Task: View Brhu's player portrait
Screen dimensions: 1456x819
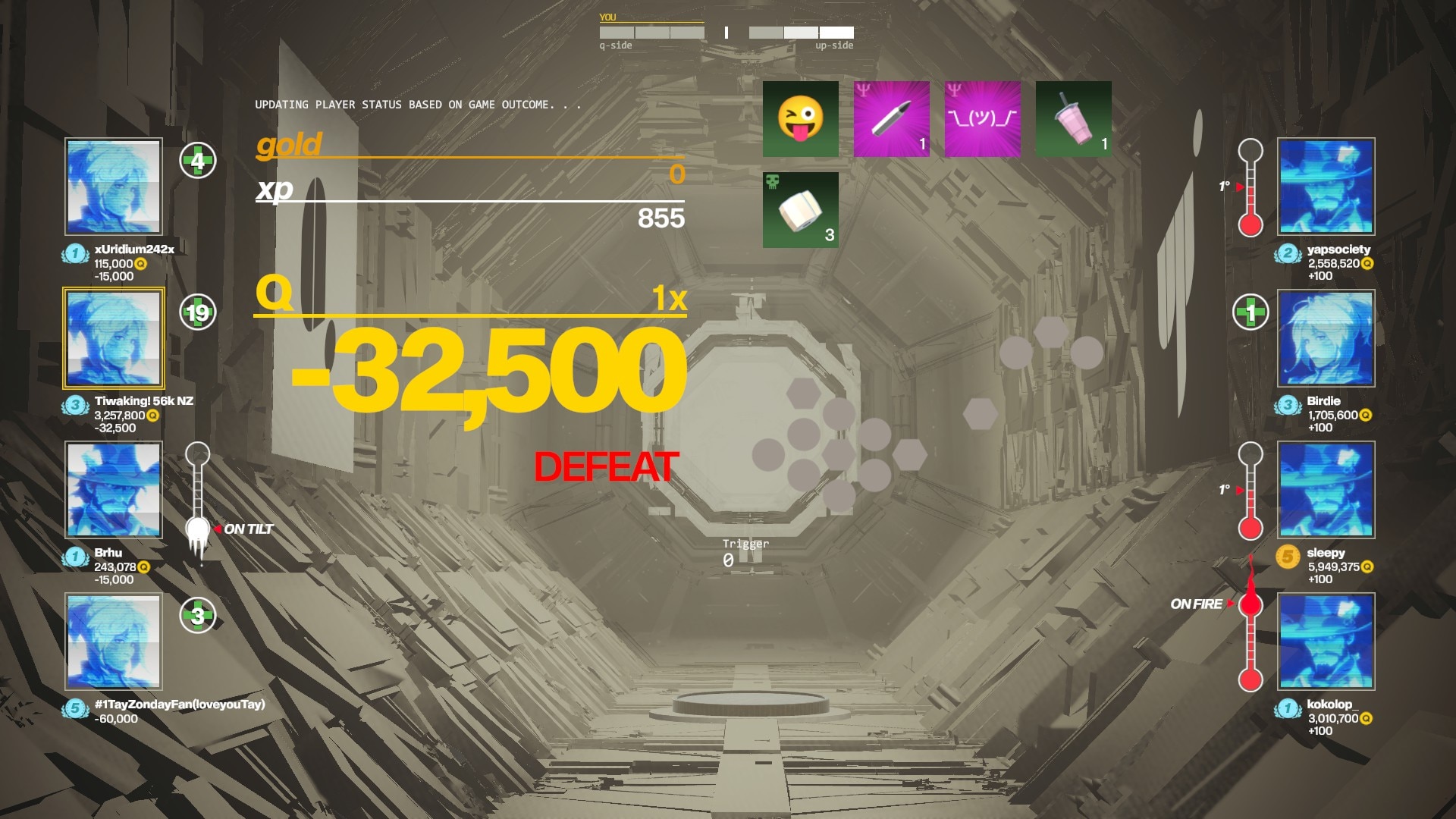Action: 114,490
